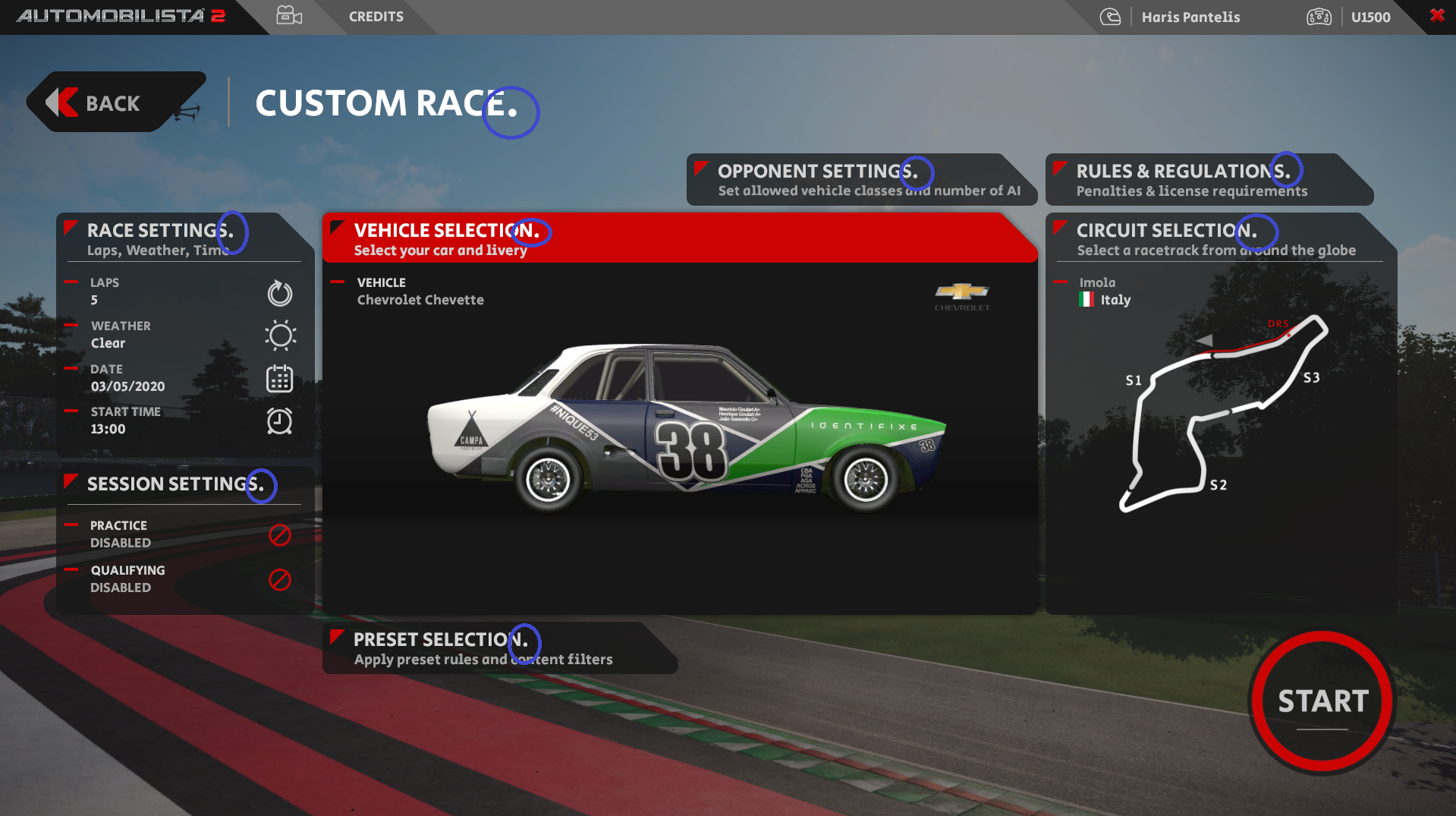Go back using the BACK button
The width and height of the screenshot is (1456, 816).
click(112, 102)
